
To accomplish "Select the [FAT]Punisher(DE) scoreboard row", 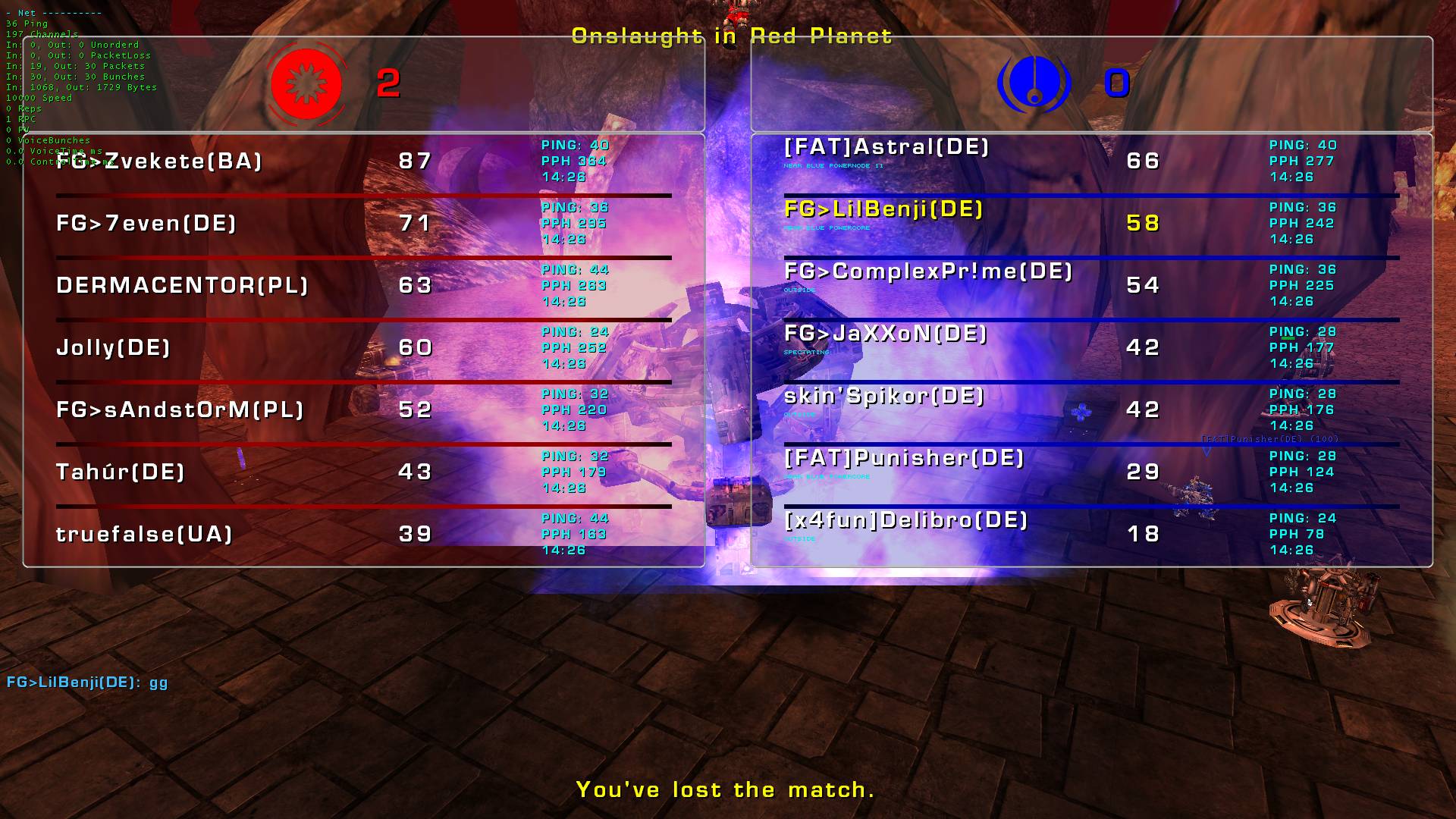I will pyautogui.click(x=904, y=458).
